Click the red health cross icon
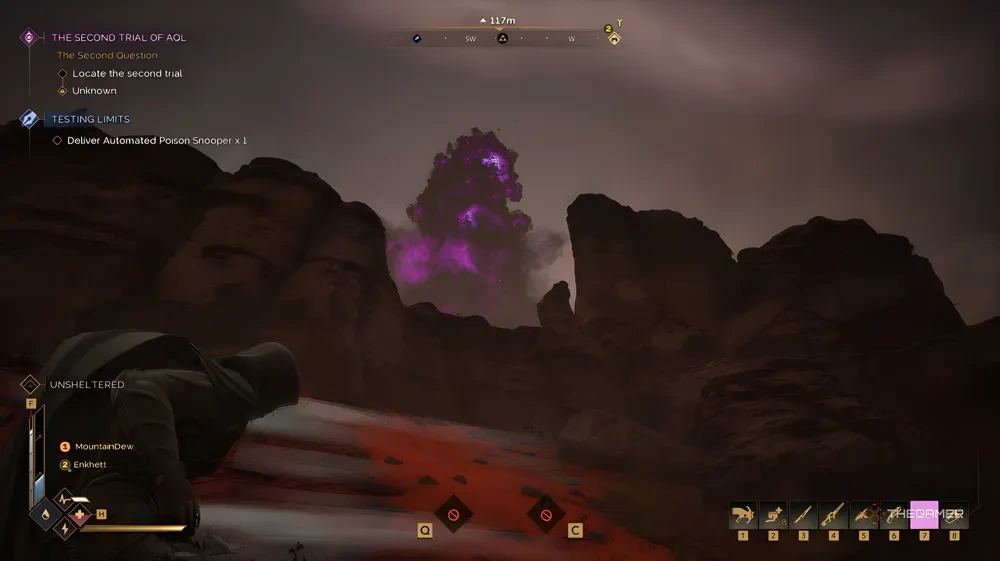The height and width of the screenshot is (561, 1000). click(x=80, y=514)
